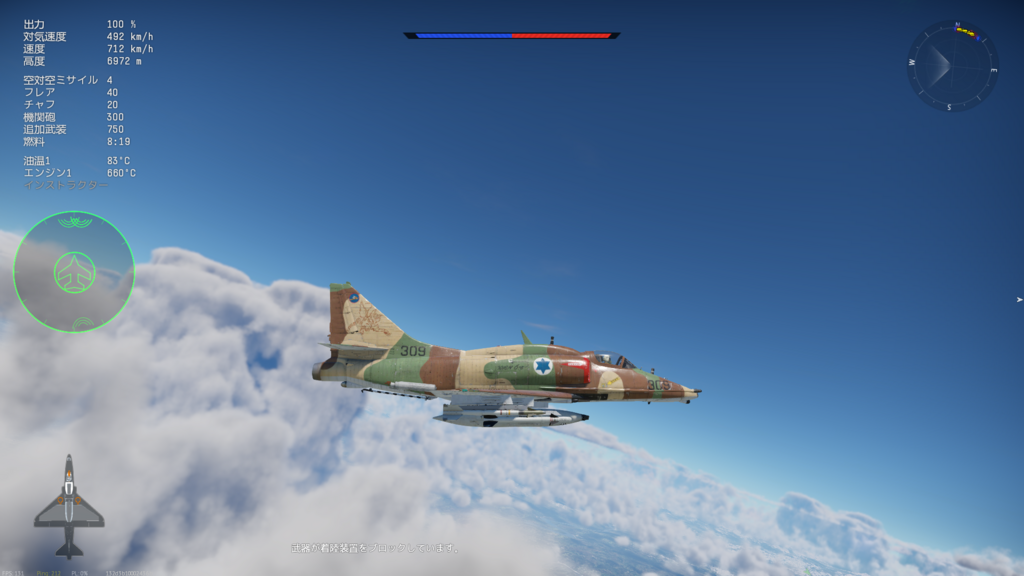Click the compass radar display

click(x=952, y=66)
